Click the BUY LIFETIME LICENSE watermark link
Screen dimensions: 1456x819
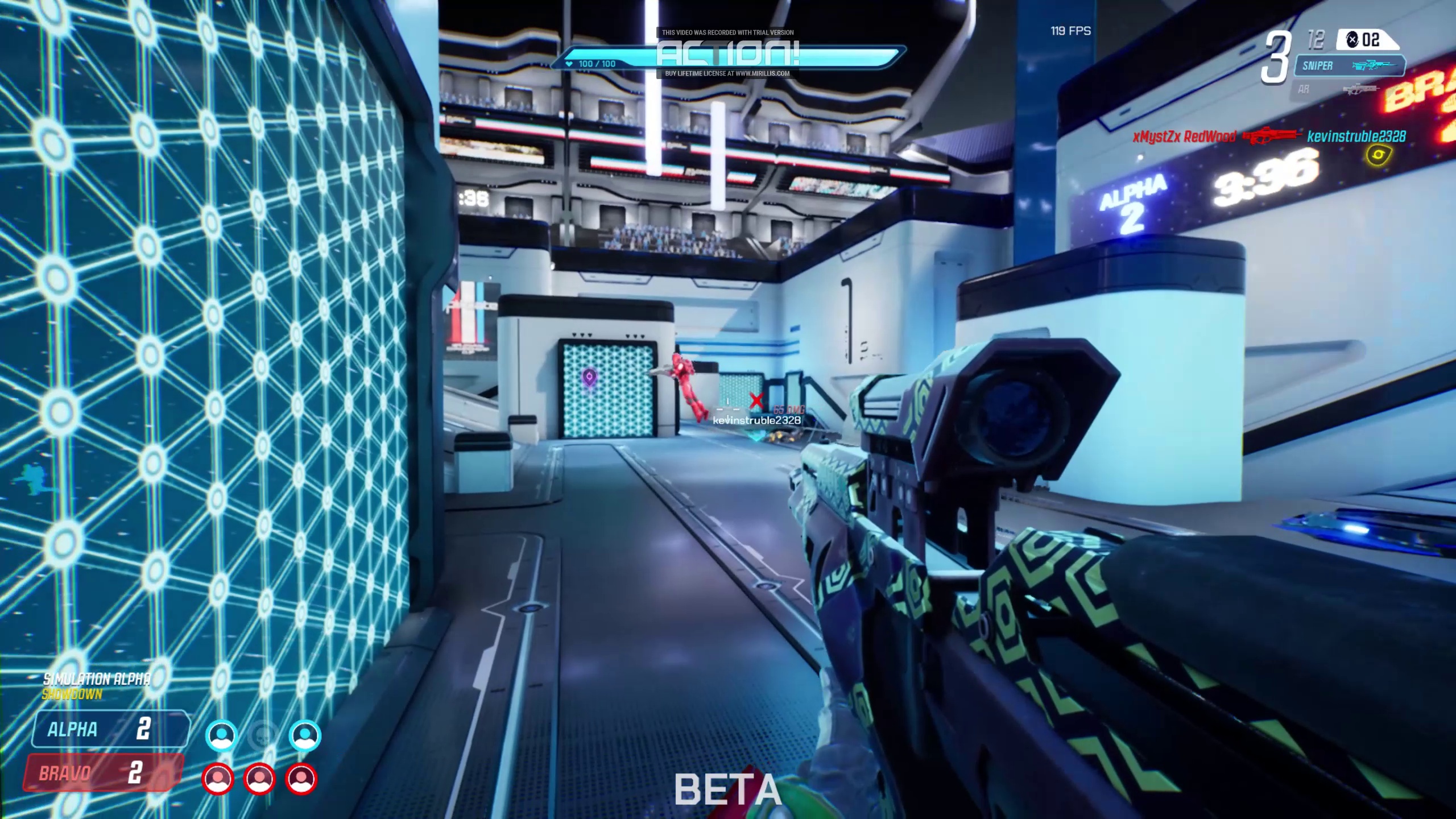pyautogui.click(x=726, y=73)
